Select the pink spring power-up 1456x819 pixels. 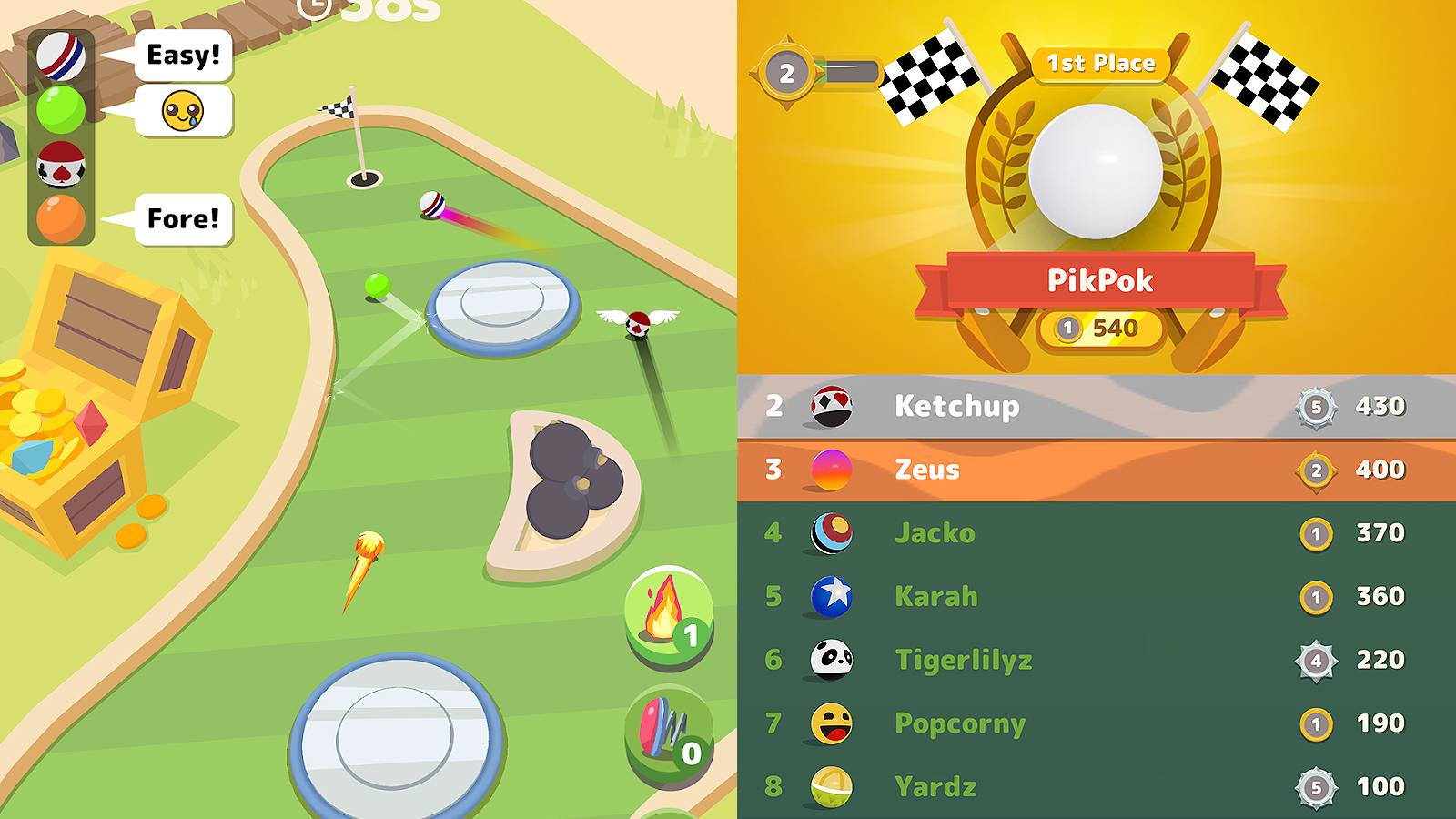click(x=665, y=728)
